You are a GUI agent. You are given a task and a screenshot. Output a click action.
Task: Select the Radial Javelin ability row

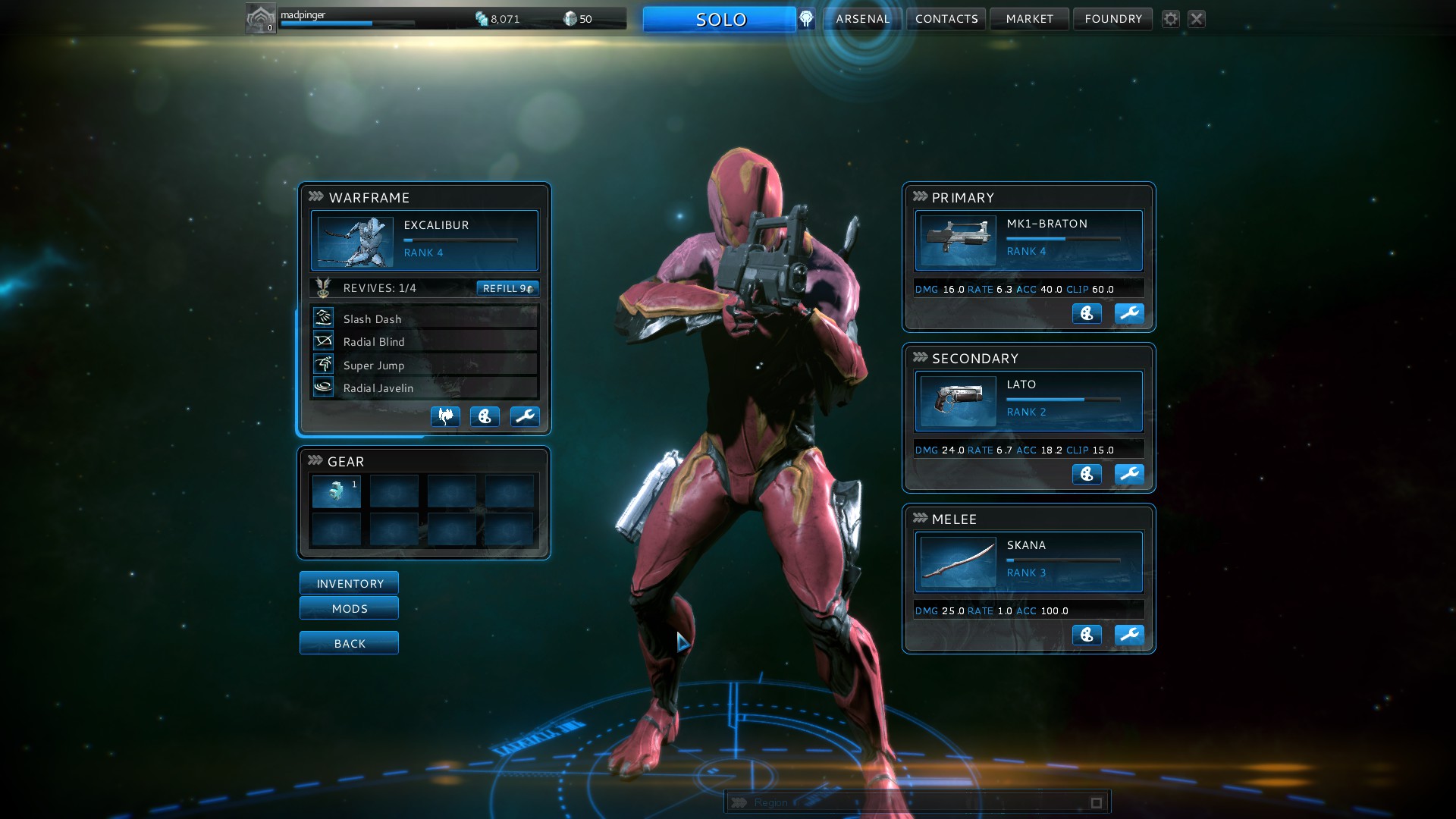click(423, 388)
